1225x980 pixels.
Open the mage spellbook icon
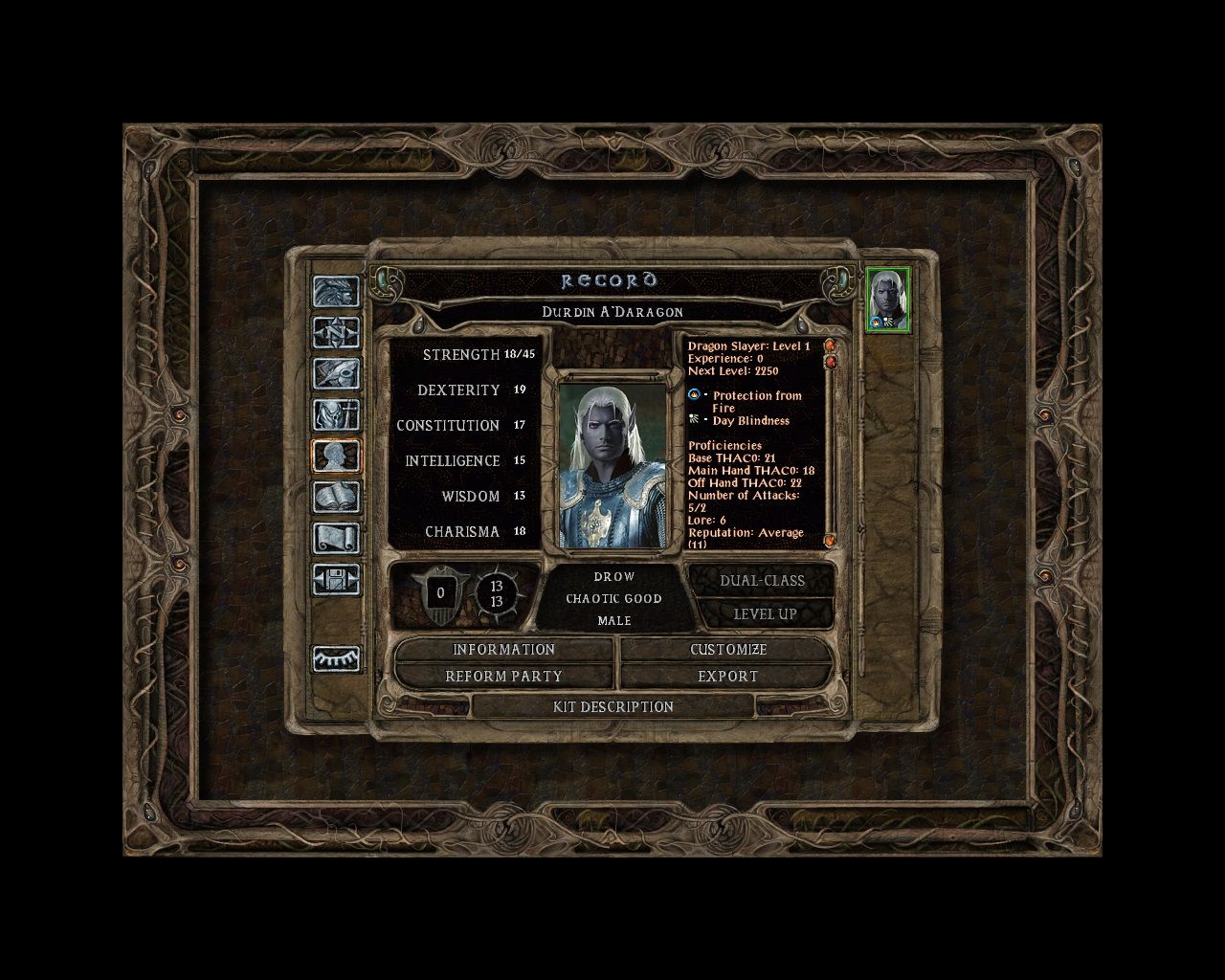[337, 495]
